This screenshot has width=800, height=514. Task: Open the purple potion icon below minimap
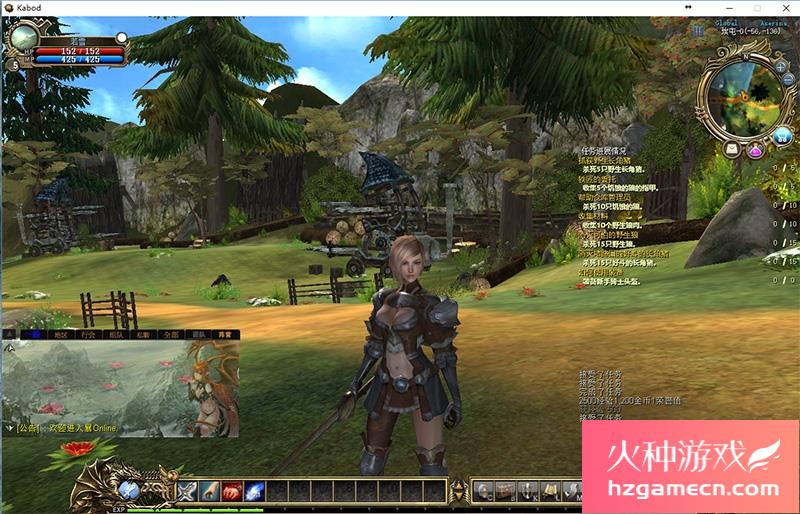click(x=755, y=150)
